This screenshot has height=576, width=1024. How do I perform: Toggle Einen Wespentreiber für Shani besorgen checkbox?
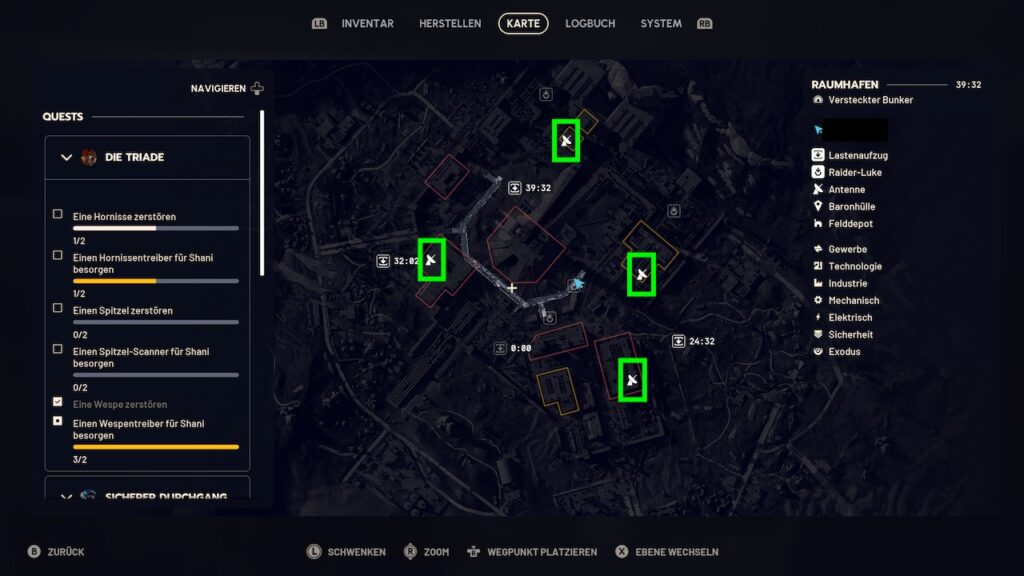click(x=58, y=421)
